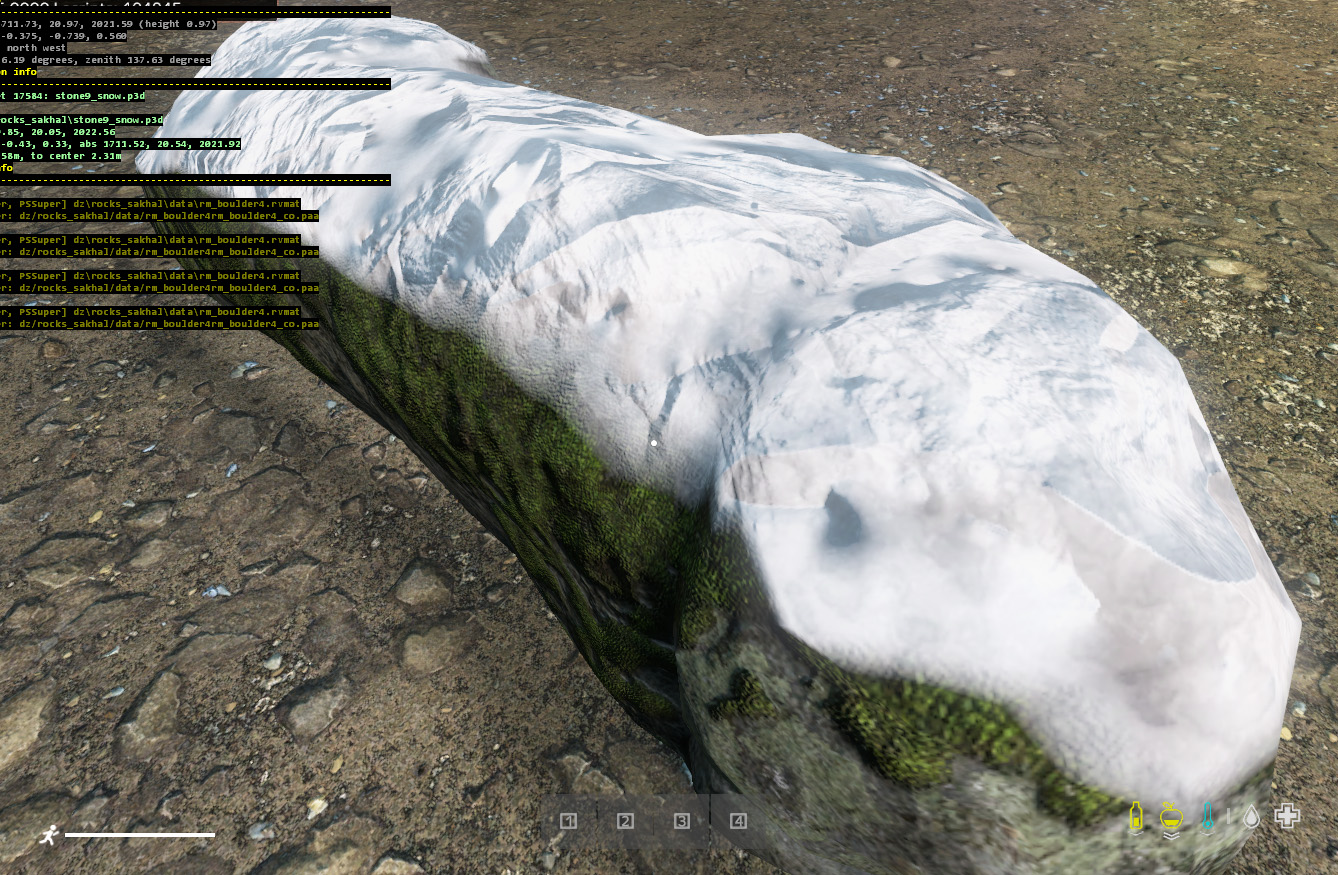Activate the quickbar slot marked 4
Image resolution: width=1338 pixels, height=875 pixels.
click(738, 821)
